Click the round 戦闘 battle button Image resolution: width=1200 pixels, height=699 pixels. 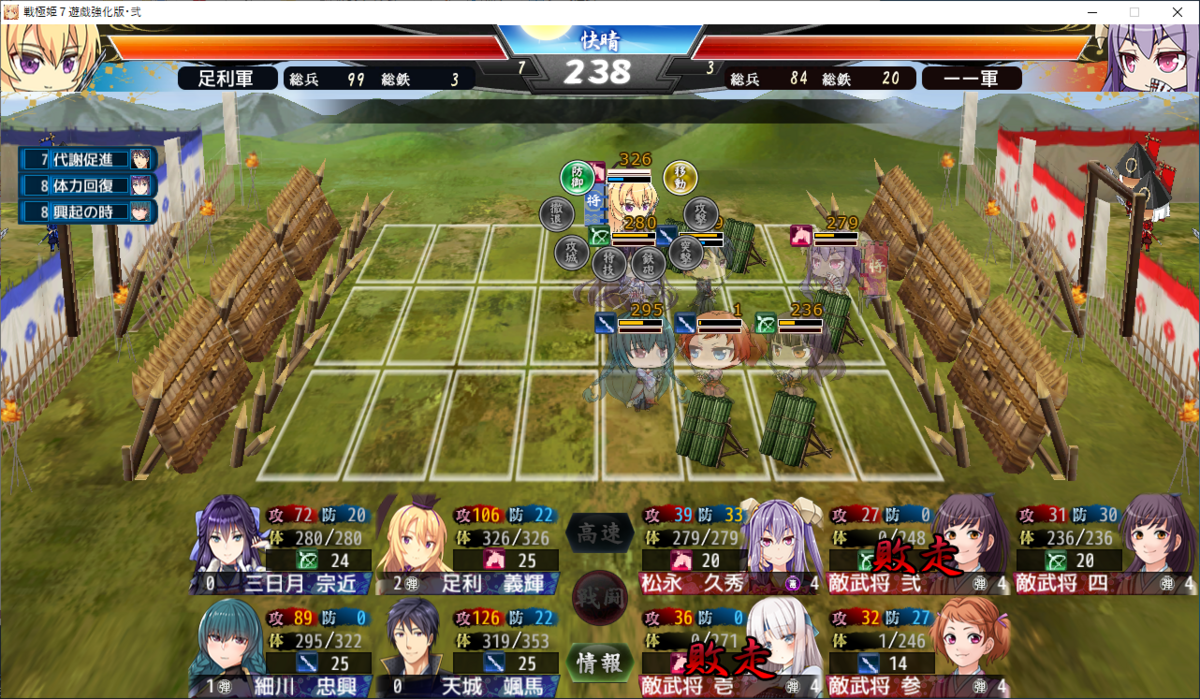[x=600, y=597]
